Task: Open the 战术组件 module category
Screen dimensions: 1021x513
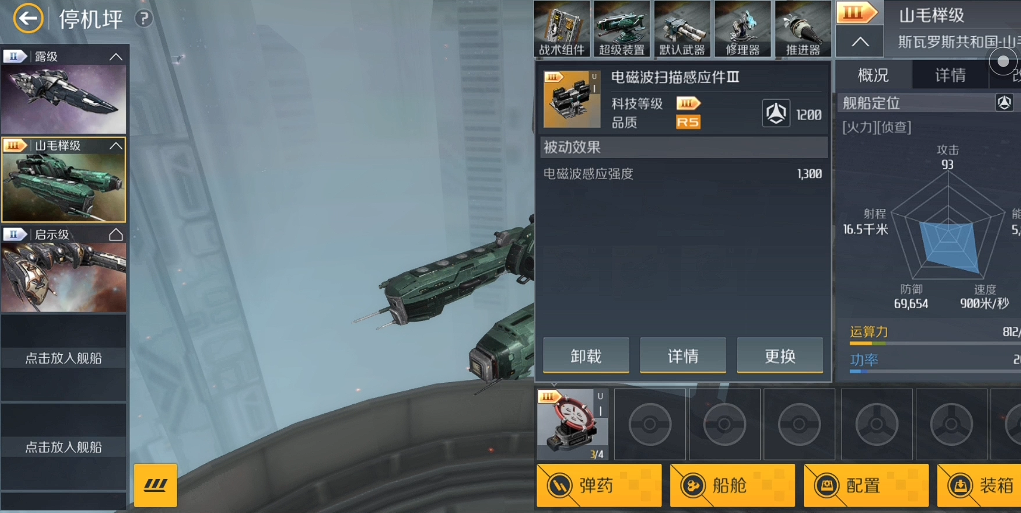Action: 563,29
